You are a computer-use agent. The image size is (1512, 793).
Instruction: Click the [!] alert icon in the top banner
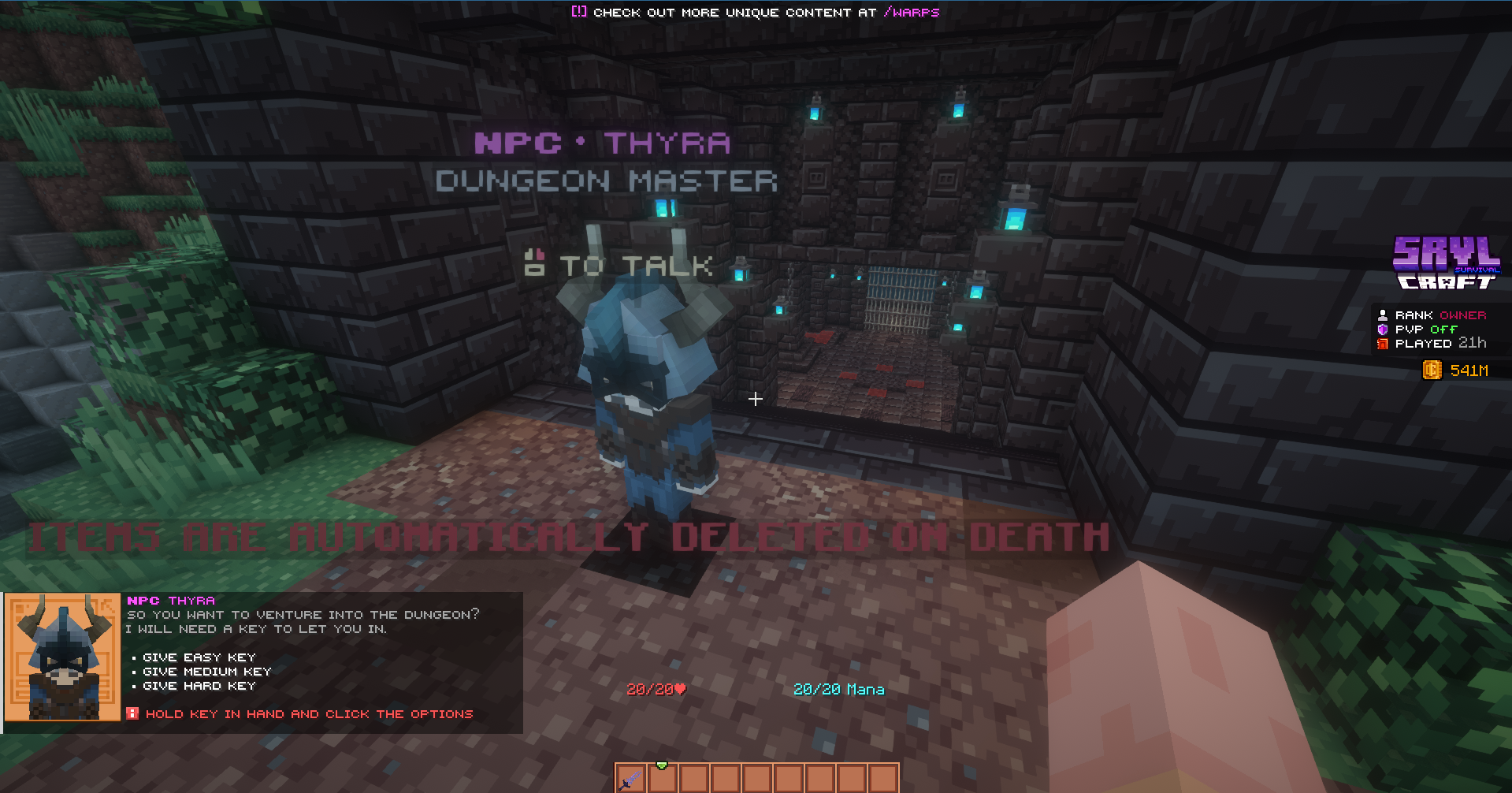(x=578, y=12)
